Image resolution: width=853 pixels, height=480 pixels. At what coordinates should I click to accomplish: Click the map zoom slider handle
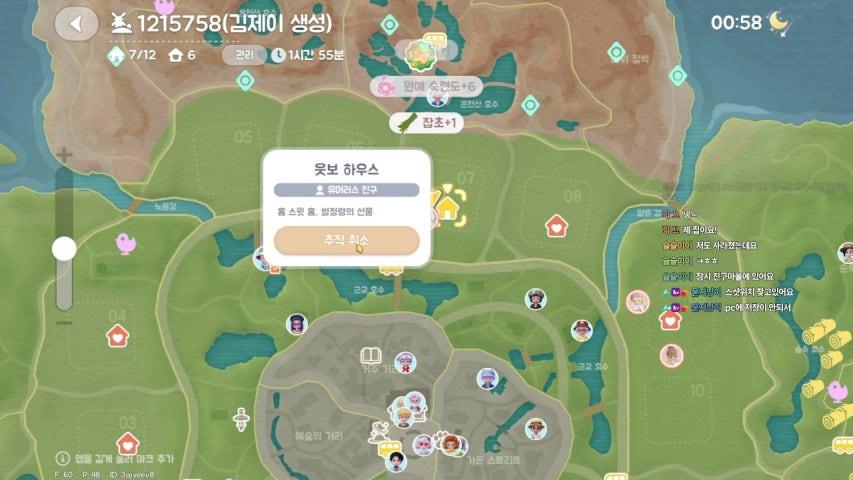tap(64, 249)
